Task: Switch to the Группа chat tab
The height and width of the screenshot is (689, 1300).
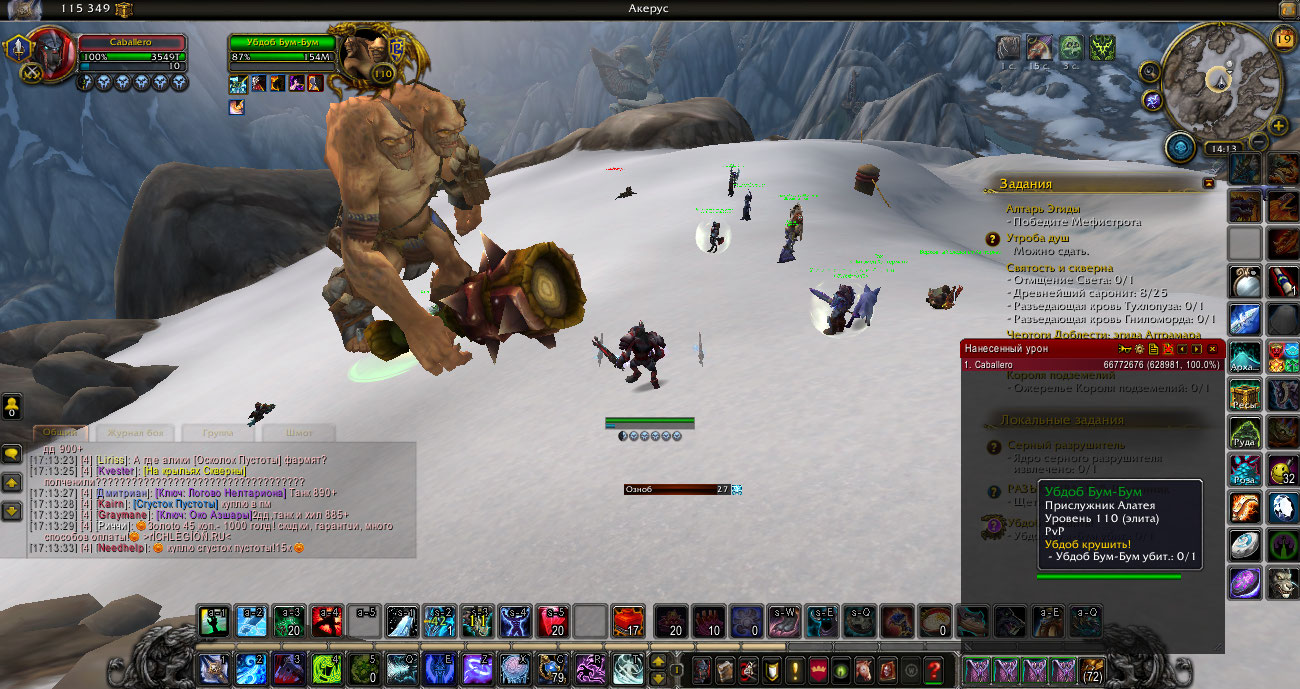Action: coord(218,433)
